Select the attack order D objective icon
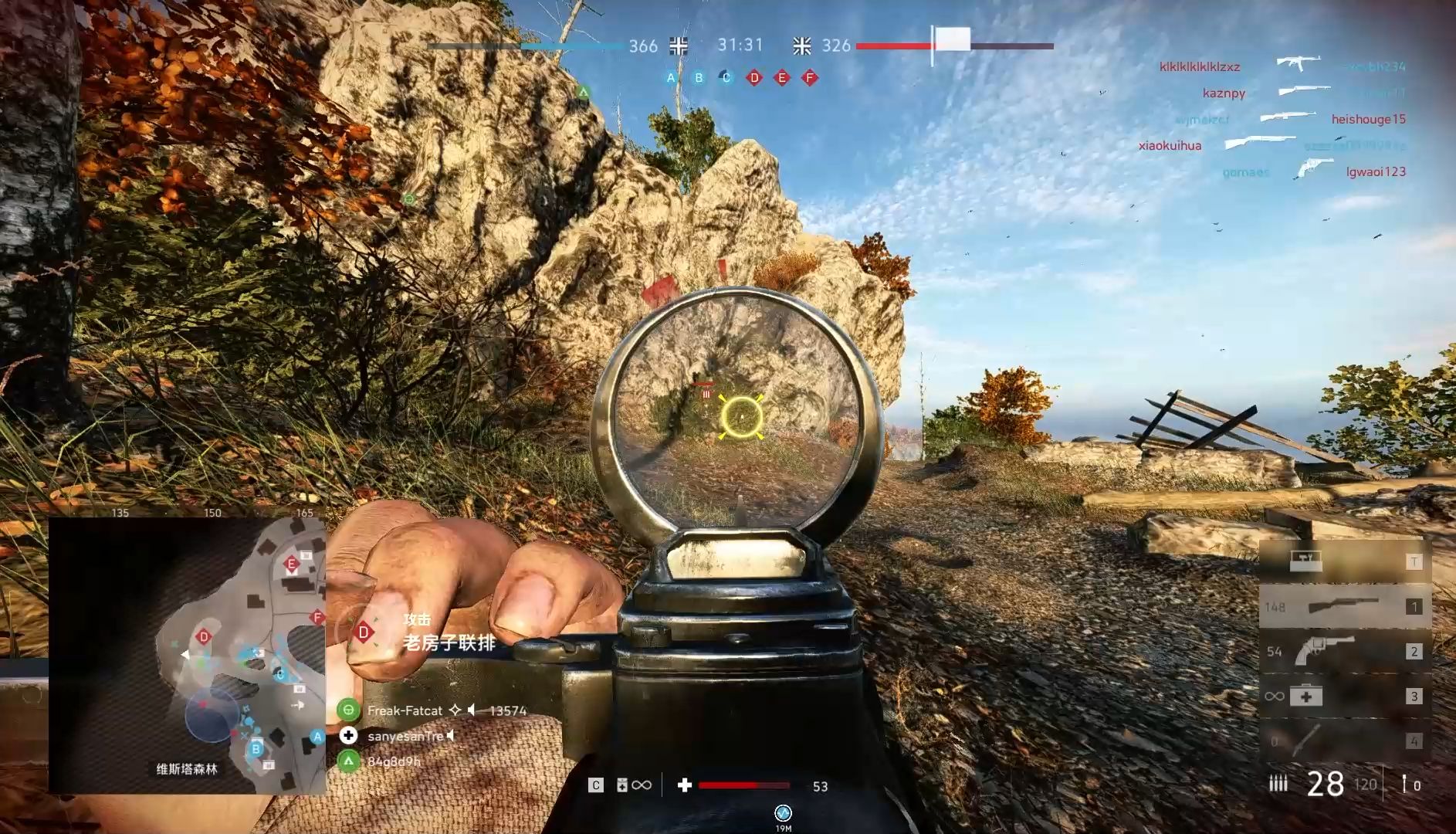This screenshot has height=834, width=1456. pos(364,632)
